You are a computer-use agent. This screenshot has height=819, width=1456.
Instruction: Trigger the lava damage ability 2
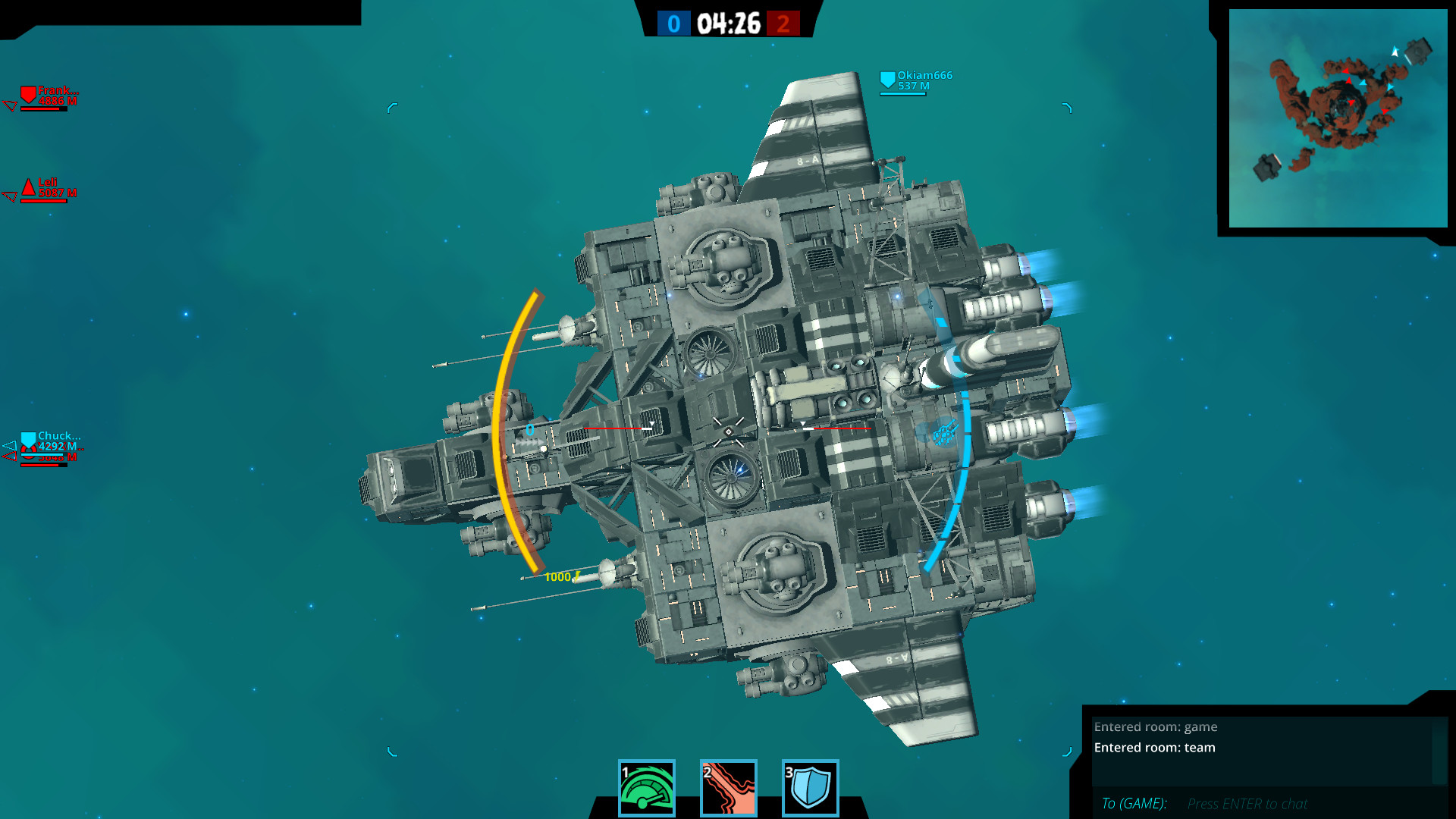click(x=730, y=789)
